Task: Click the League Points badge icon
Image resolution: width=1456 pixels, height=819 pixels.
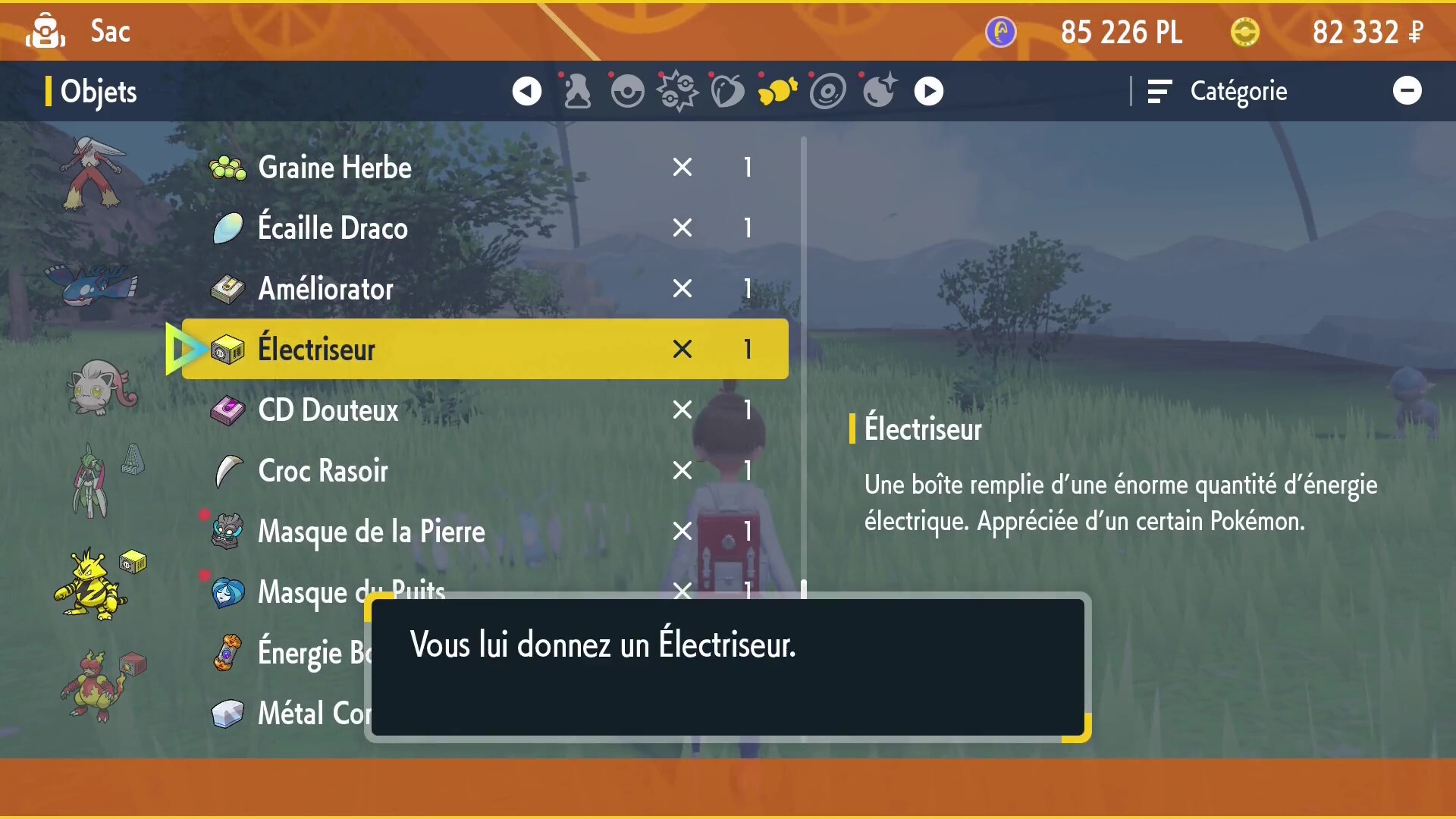Action: pyautogui.click(x=999, y=32)
